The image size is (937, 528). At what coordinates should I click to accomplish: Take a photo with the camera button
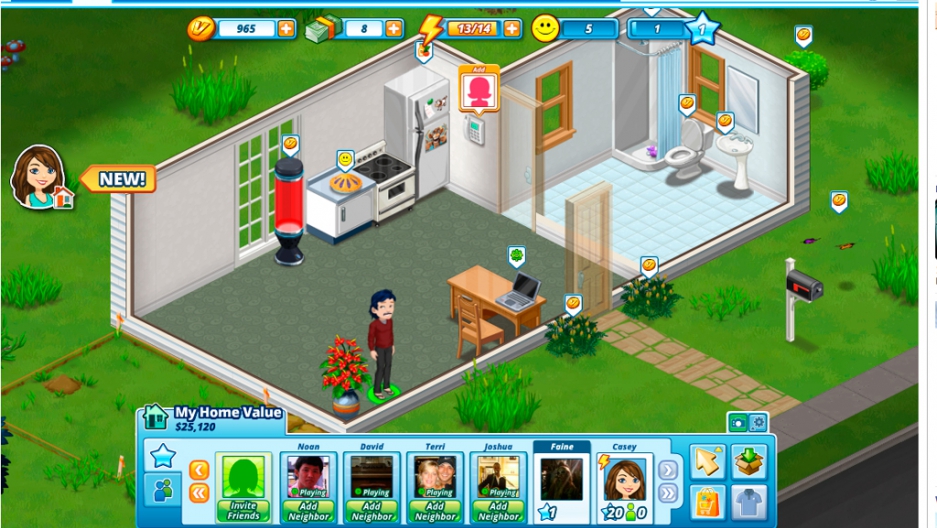(739, 423)
